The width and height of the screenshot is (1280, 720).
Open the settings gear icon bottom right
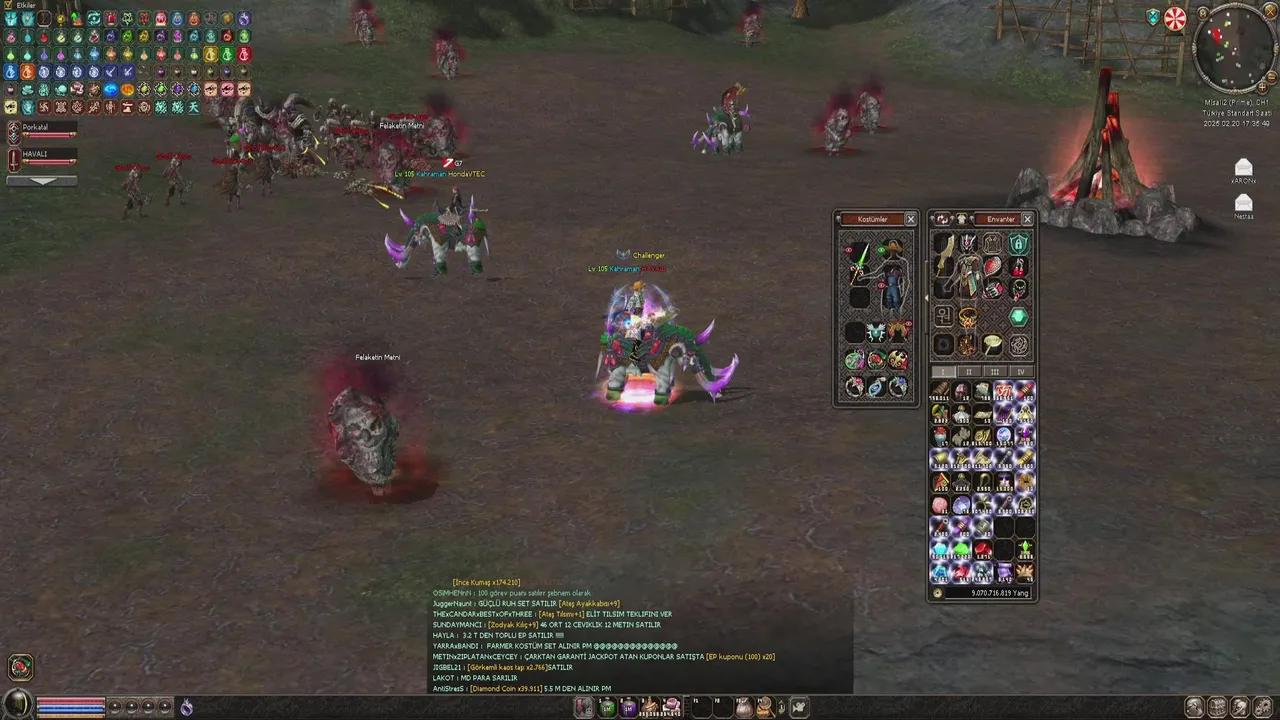point(1263,706)
